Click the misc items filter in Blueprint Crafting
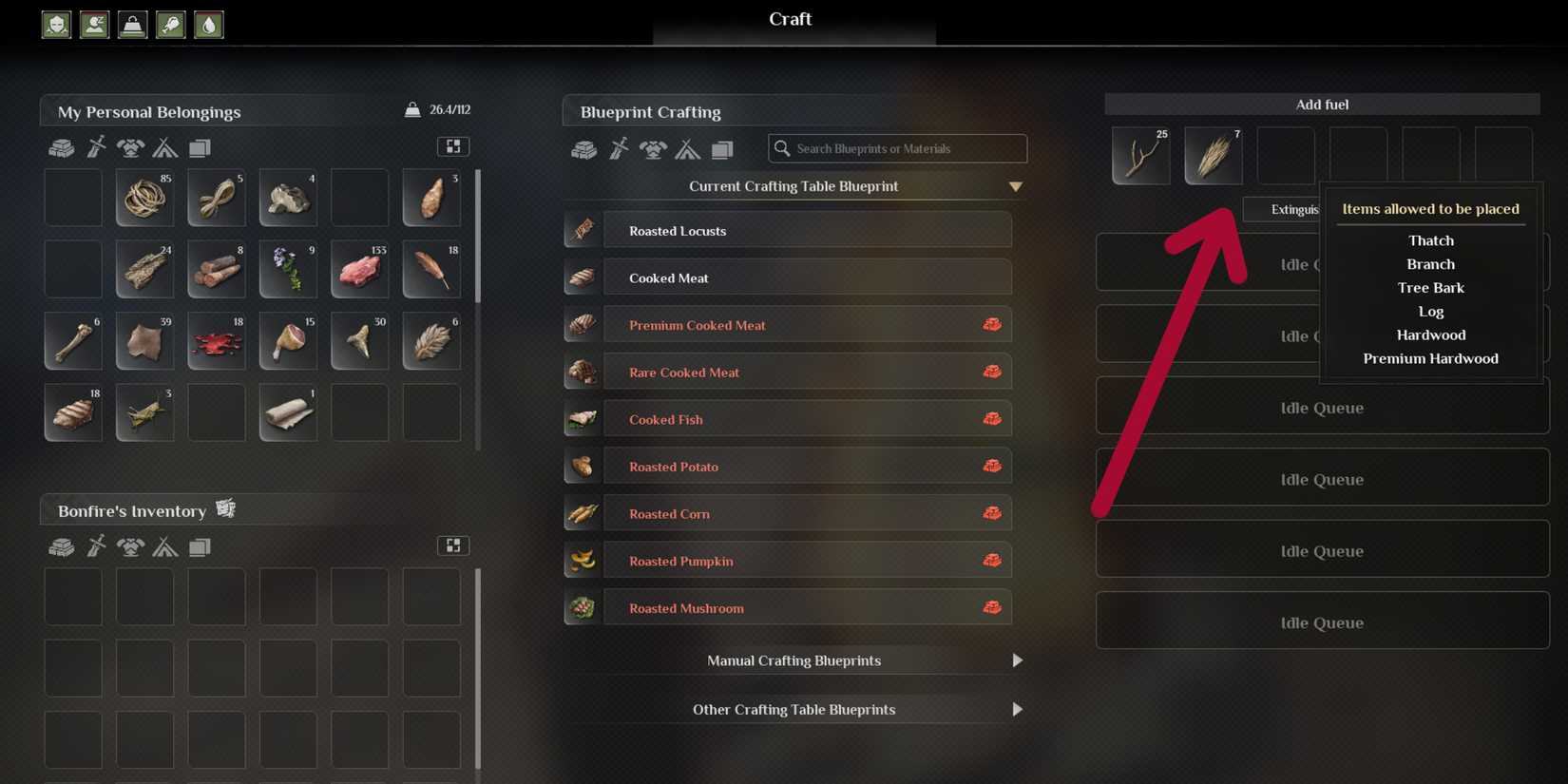The height and width of the screenshot is (784, 1568). pyautogui.click(x=722, y=148)
